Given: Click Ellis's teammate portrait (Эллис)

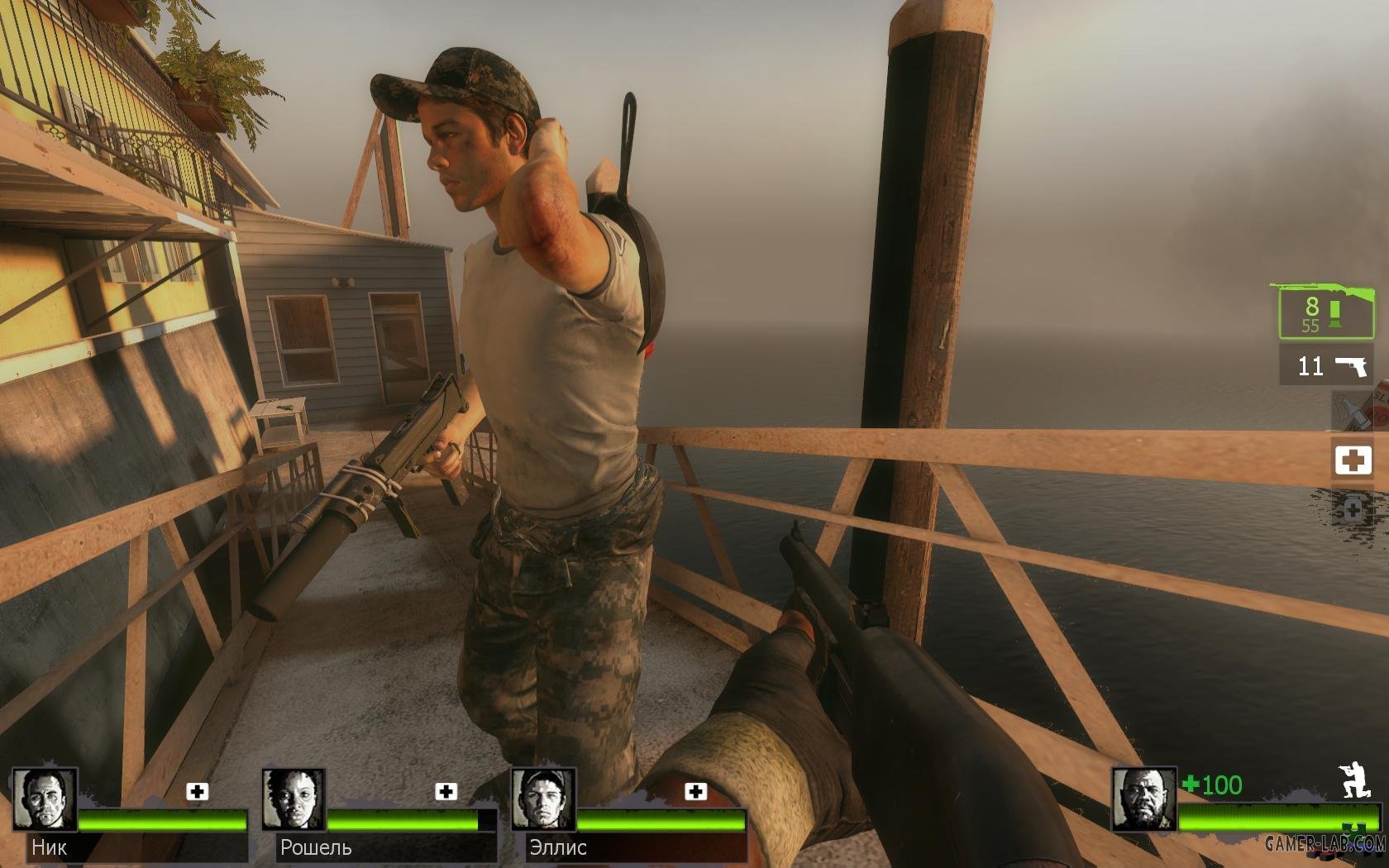Looking at the screenshot, I should coord(543,799).
